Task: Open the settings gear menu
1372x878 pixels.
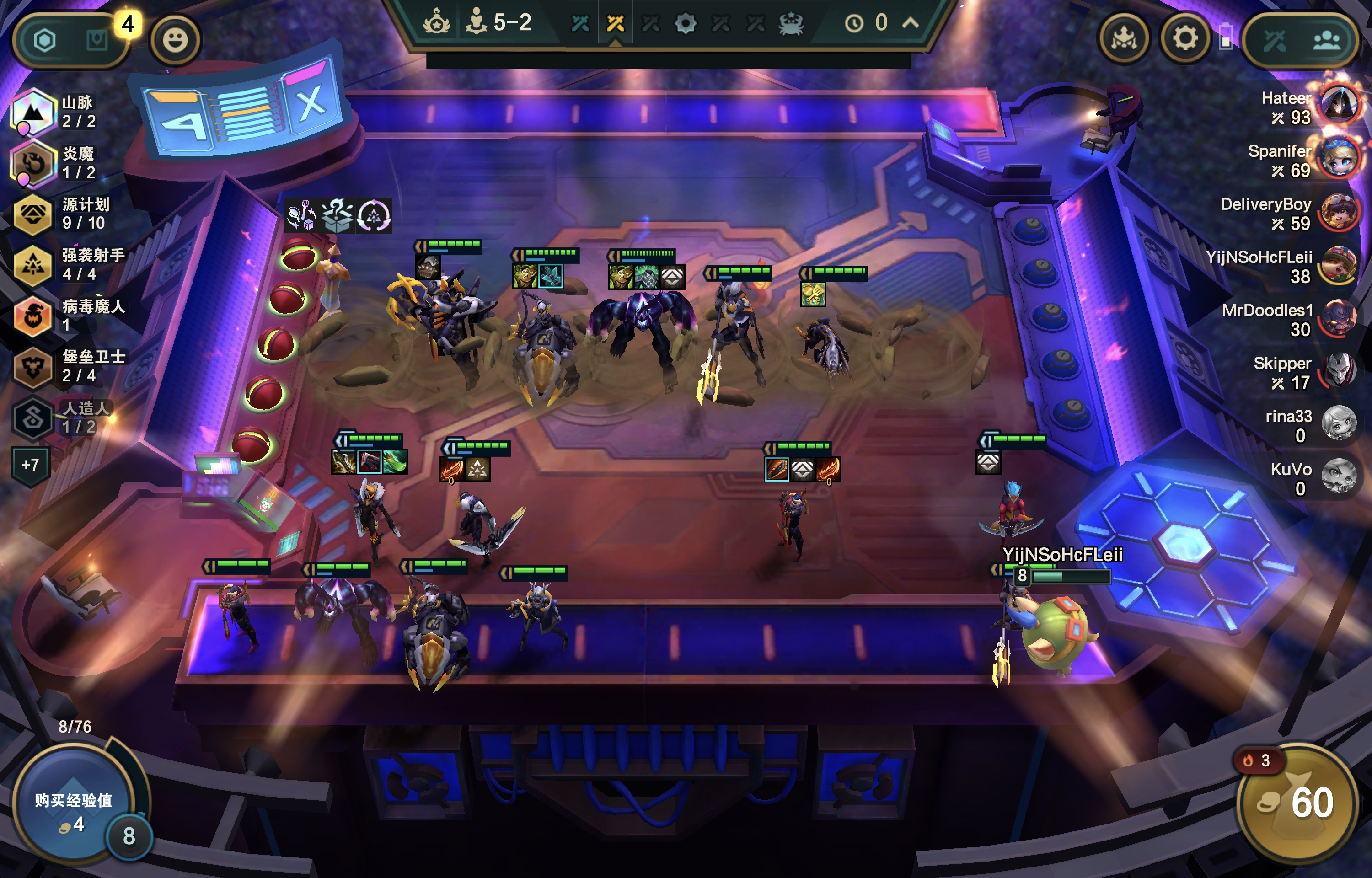Action: [1184, 39]
